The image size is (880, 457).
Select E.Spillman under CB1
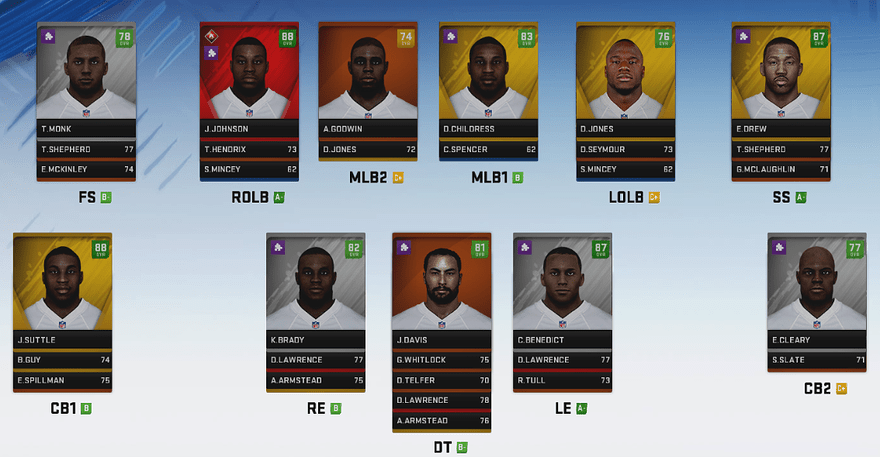coord(62,380)
